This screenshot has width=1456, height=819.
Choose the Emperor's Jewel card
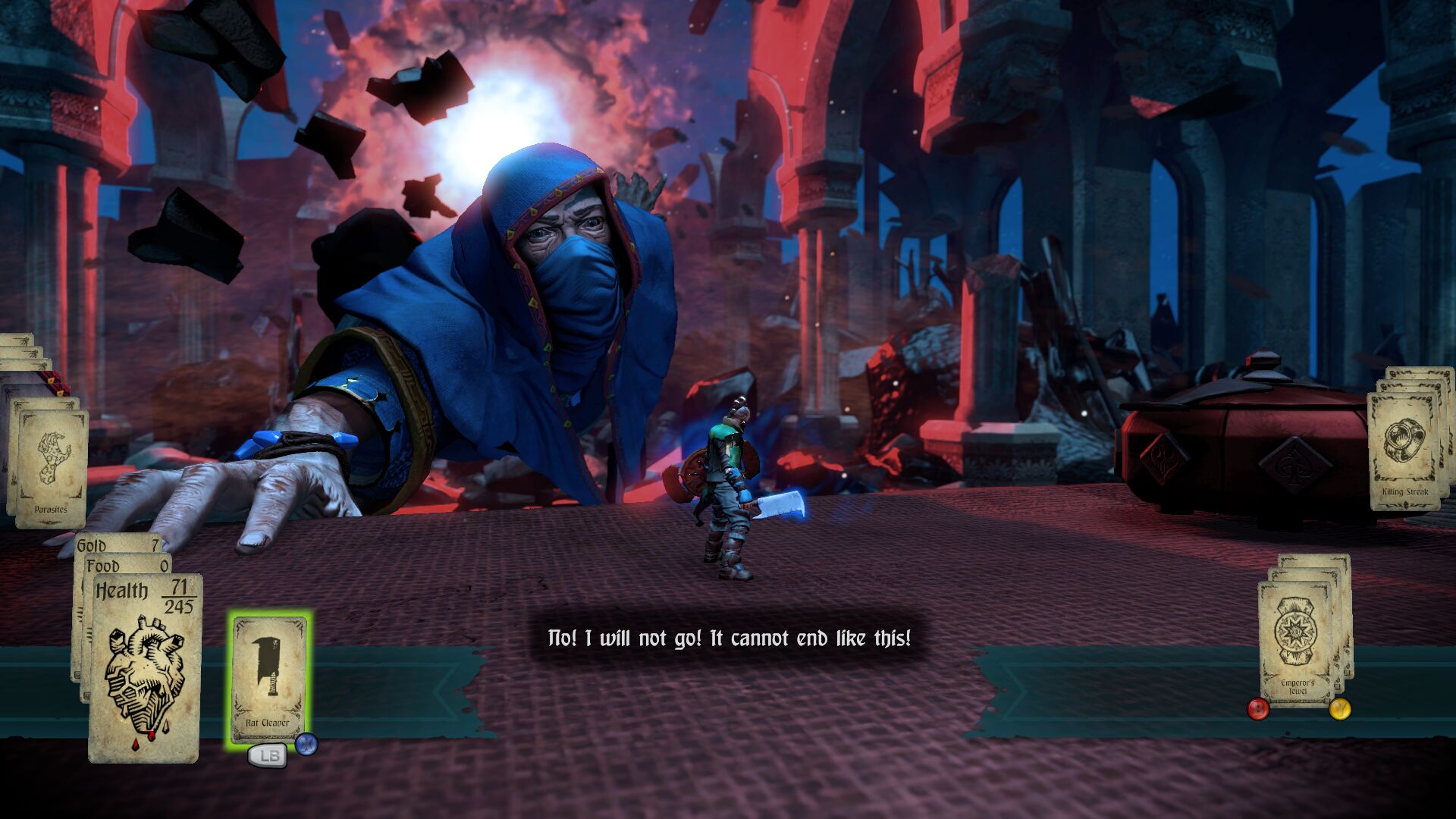(x=1297, y=641)
